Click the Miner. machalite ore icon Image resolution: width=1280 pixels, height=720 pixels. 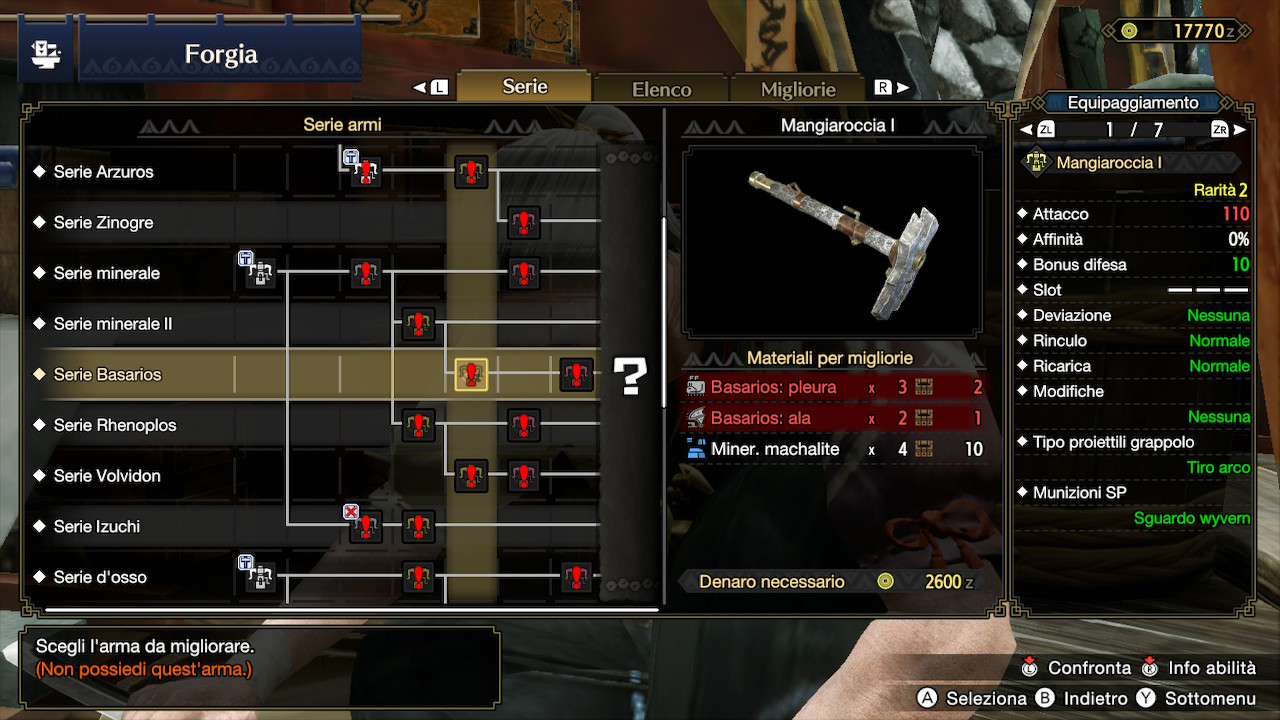click(x=695, y=448)
